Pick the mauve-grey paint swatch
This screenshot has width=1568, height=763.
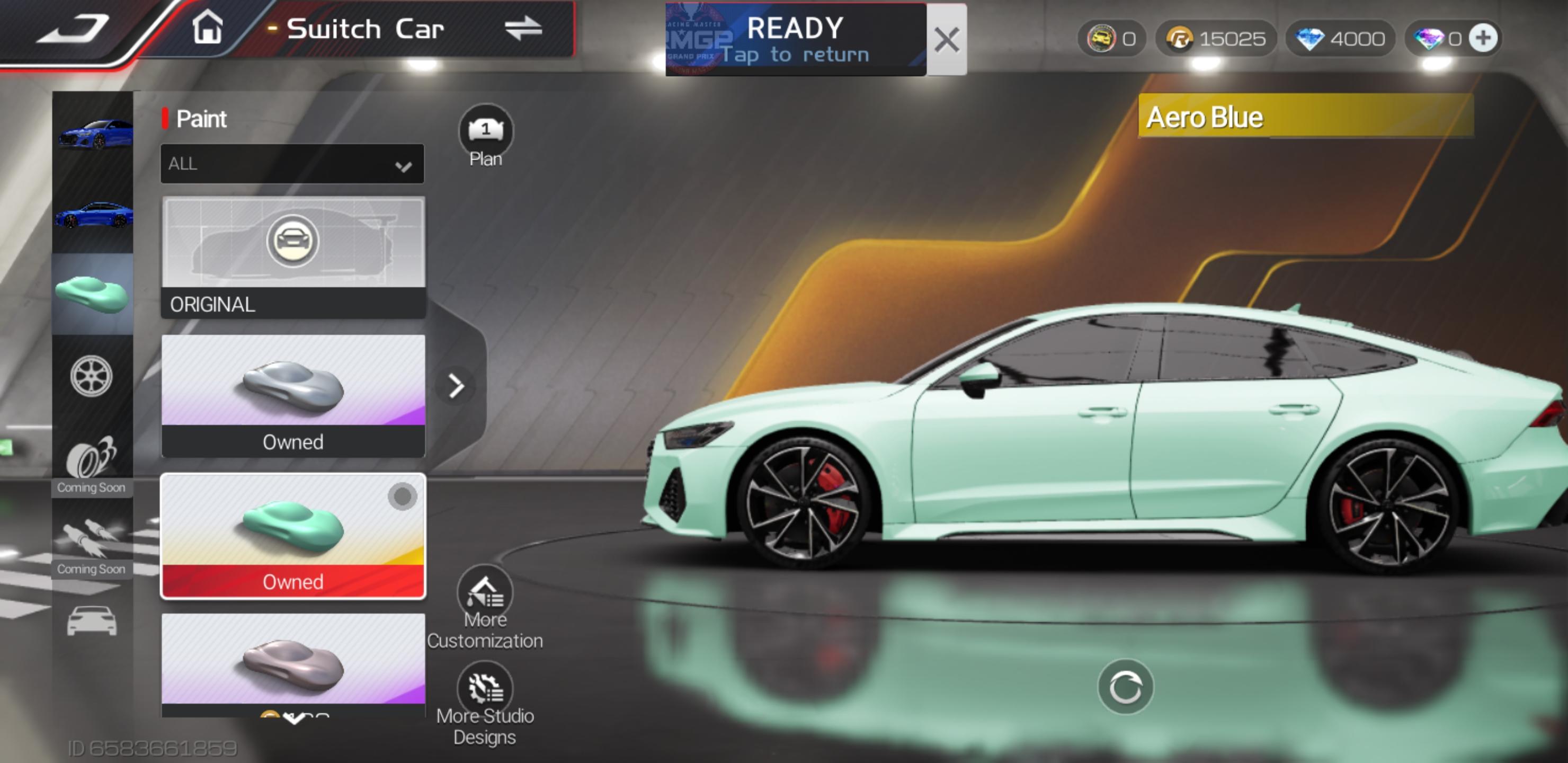click(x=293, y=664)
